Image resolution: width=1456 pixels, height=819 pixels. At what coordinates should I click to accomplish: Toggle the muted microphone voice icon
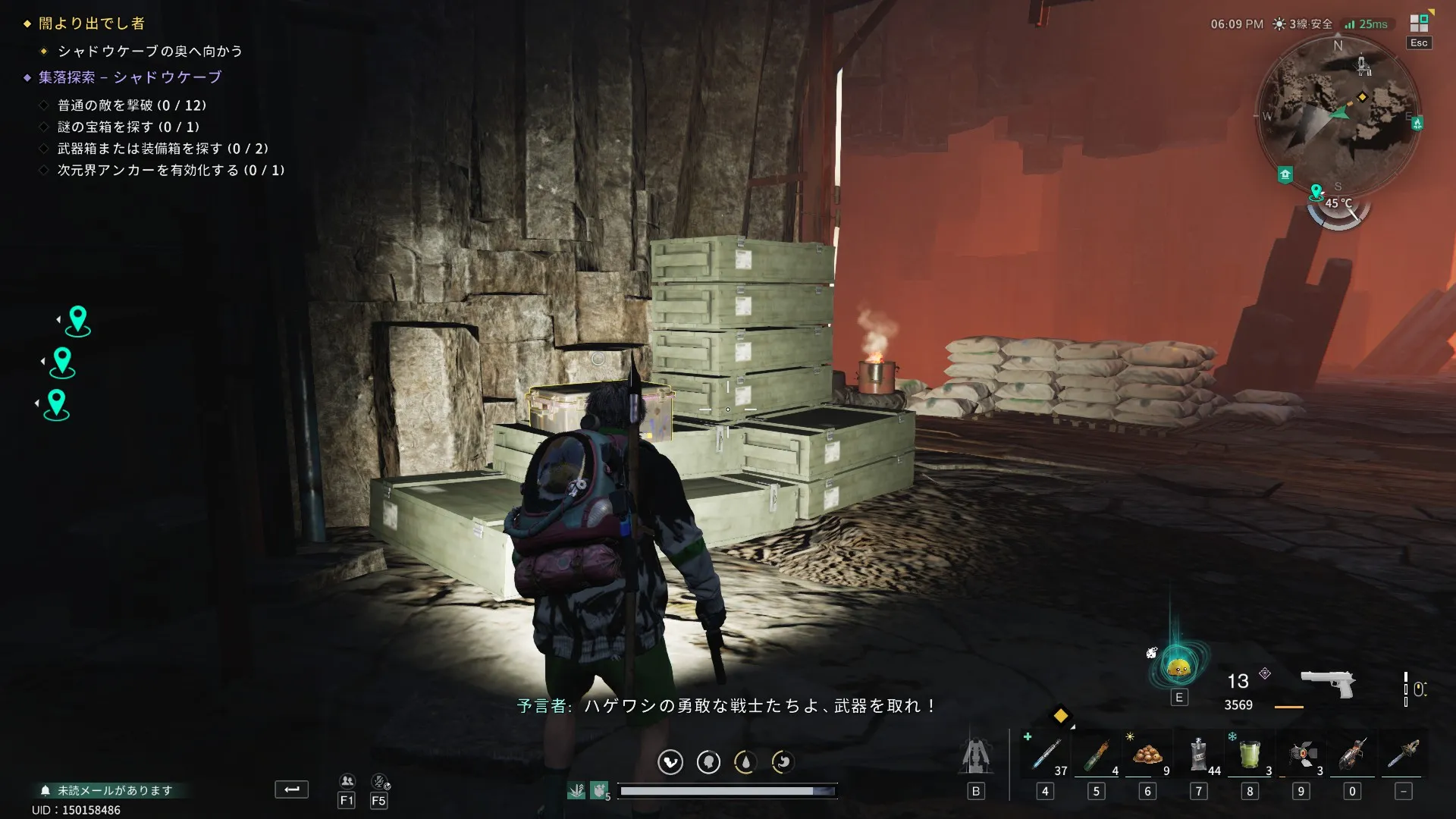click(379, 781)
